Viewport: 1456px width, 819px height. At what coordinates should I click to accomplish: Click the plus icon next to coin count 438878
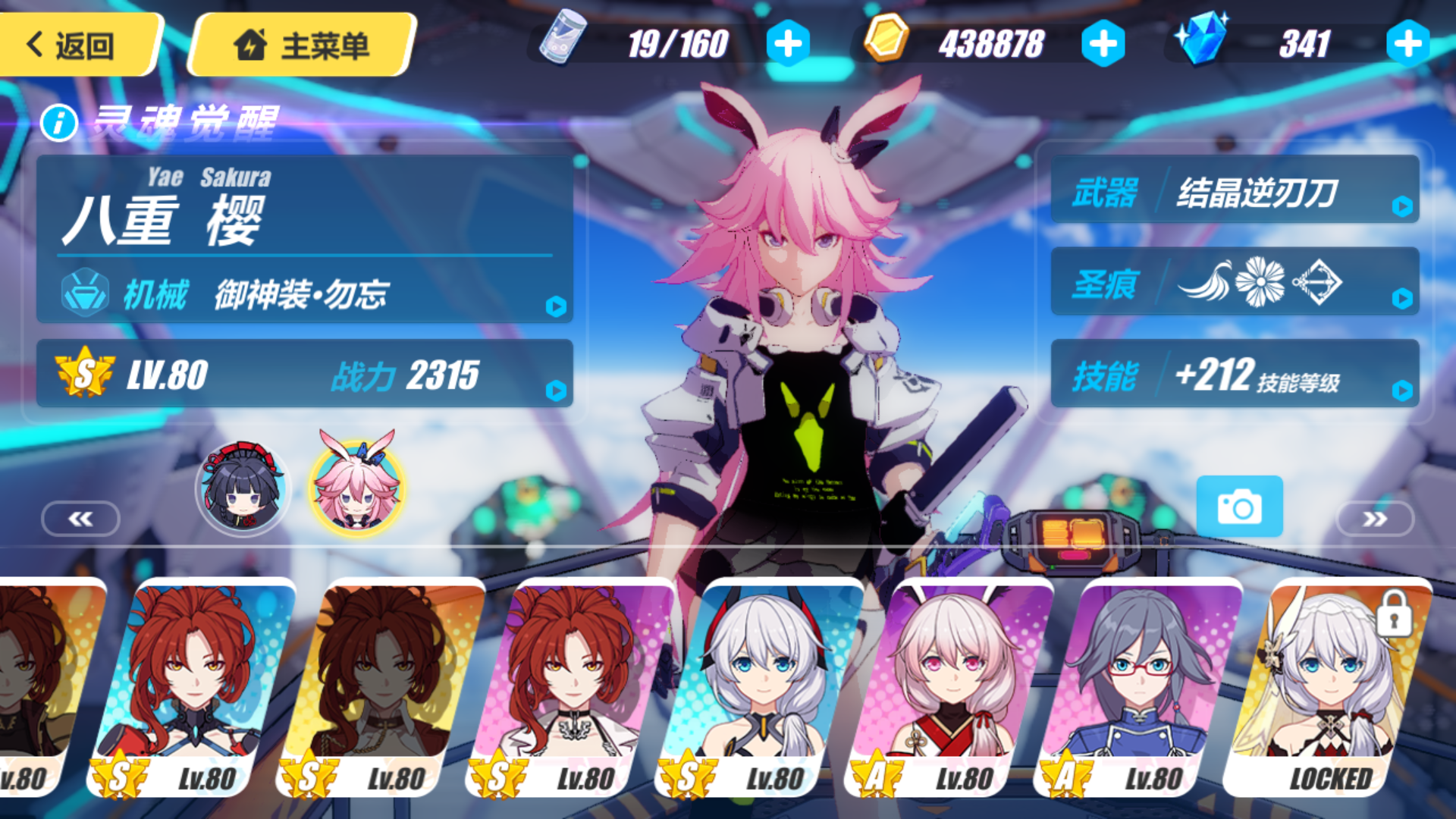(x=1105, y=43)
